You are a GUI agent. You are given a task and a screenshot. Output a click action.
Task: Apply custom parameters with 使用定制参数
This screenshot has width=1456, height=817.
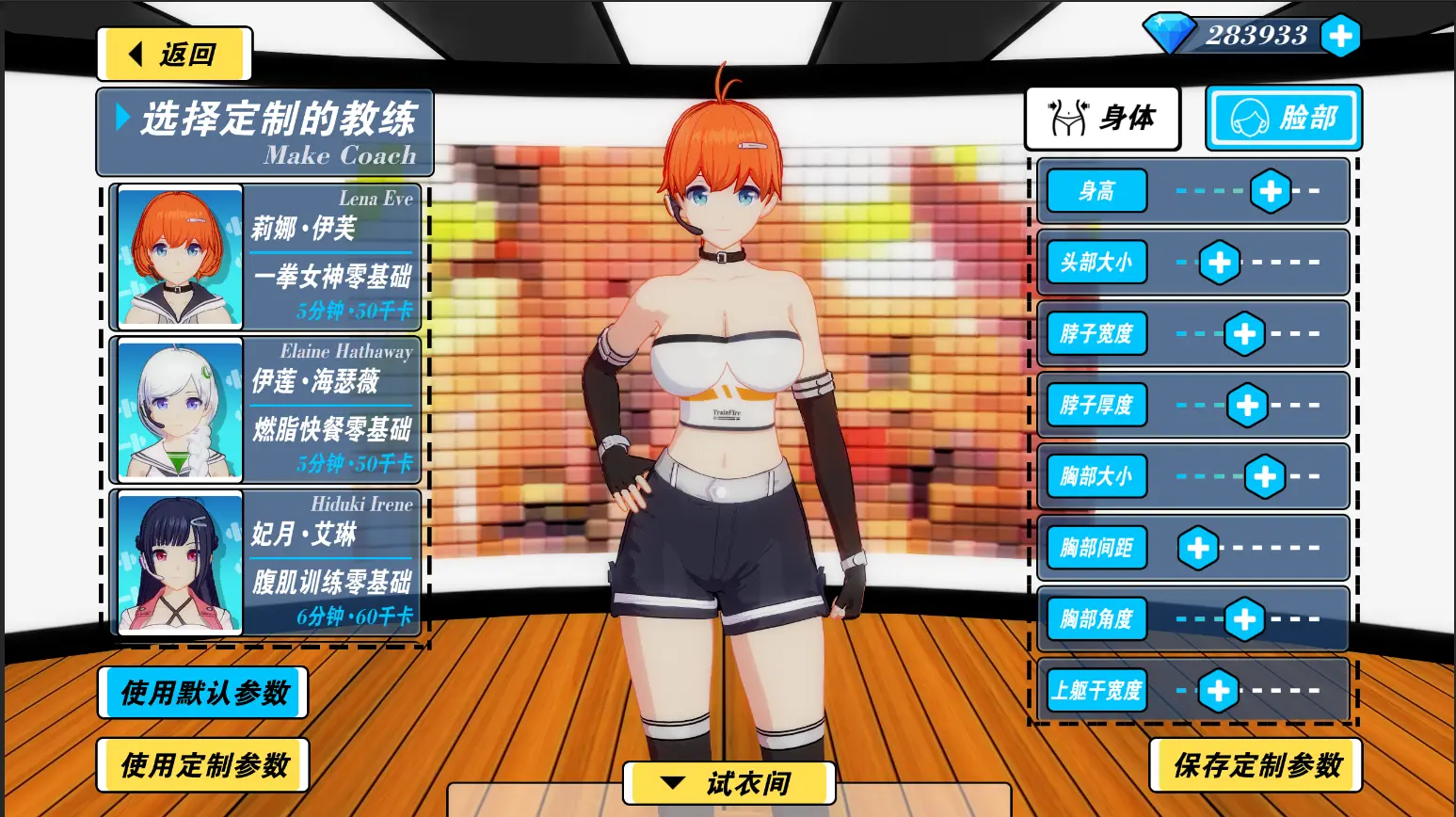click(x=203, y=765)
